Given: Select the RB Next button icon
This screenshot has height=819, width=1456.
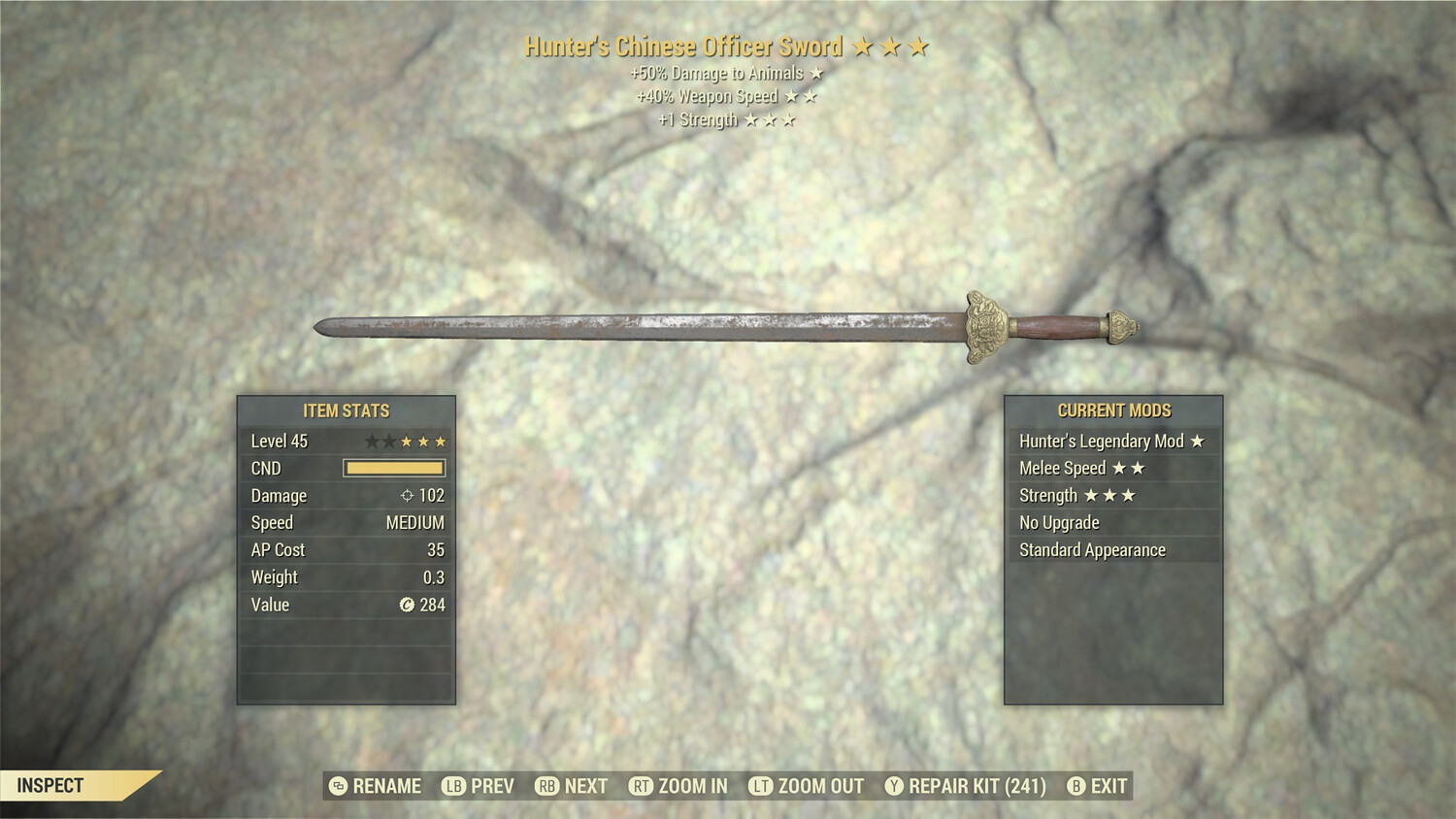Looking at the screenshot, I should [546, 786].
